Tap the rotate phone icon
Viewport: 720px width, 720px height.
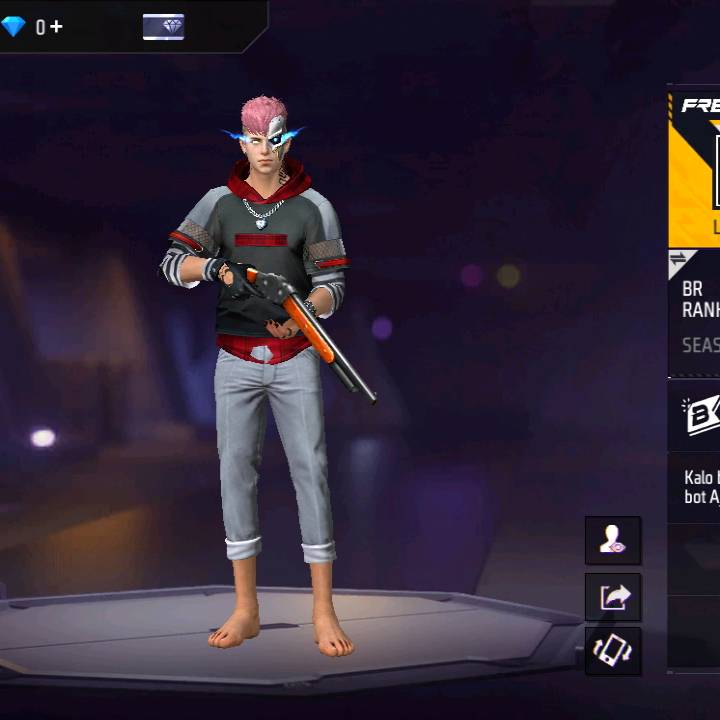click(613, 651)
